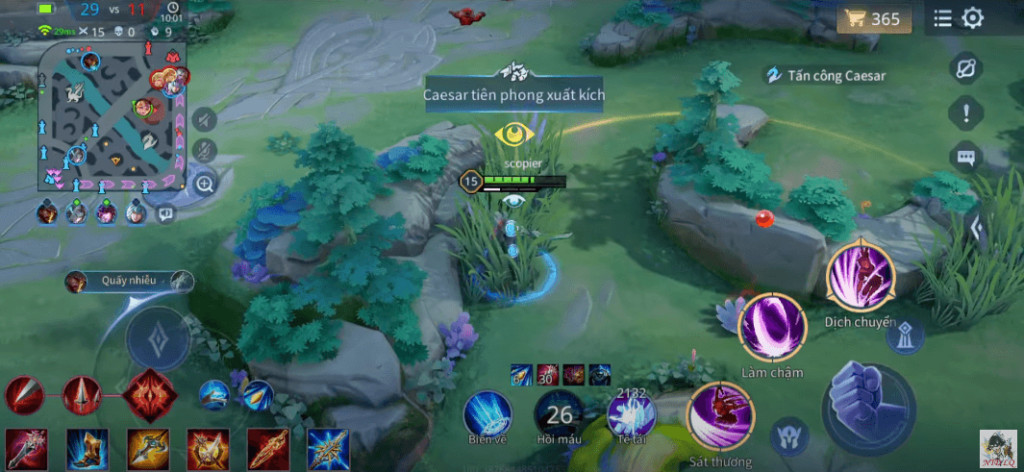Screen dimensions: 1024x472
Task: Open the shop showing 365 gold
Action: [873, 19]
